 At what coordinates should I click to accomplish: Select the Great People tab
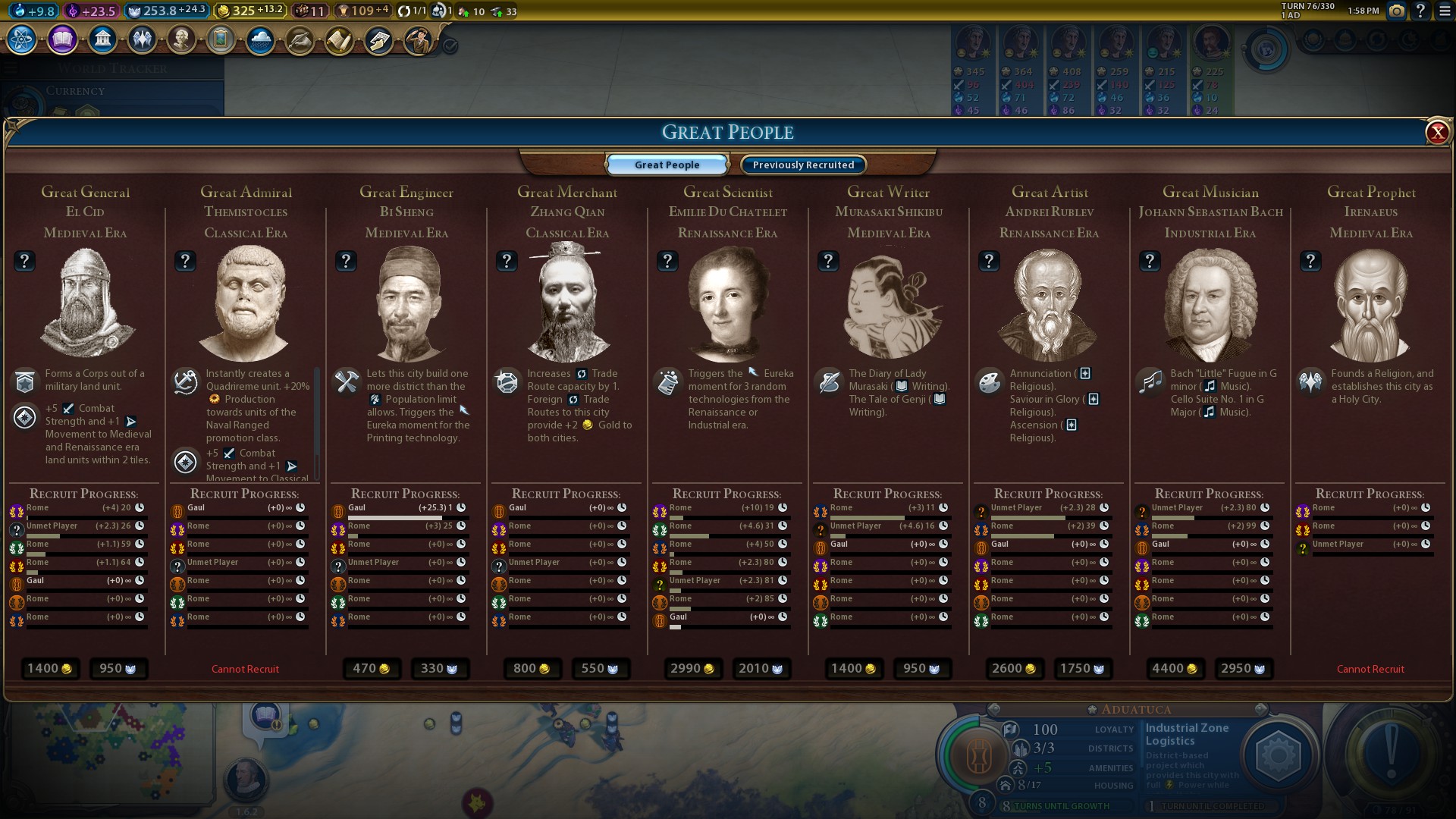point(667,165)
